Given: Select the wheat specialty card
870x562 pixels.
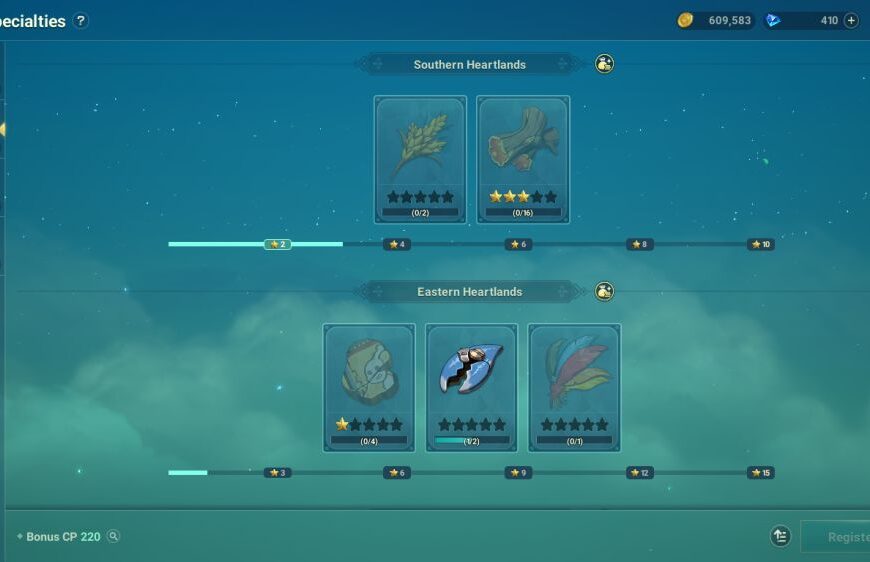Looking at the screenshot, I should tap(420, 159).
